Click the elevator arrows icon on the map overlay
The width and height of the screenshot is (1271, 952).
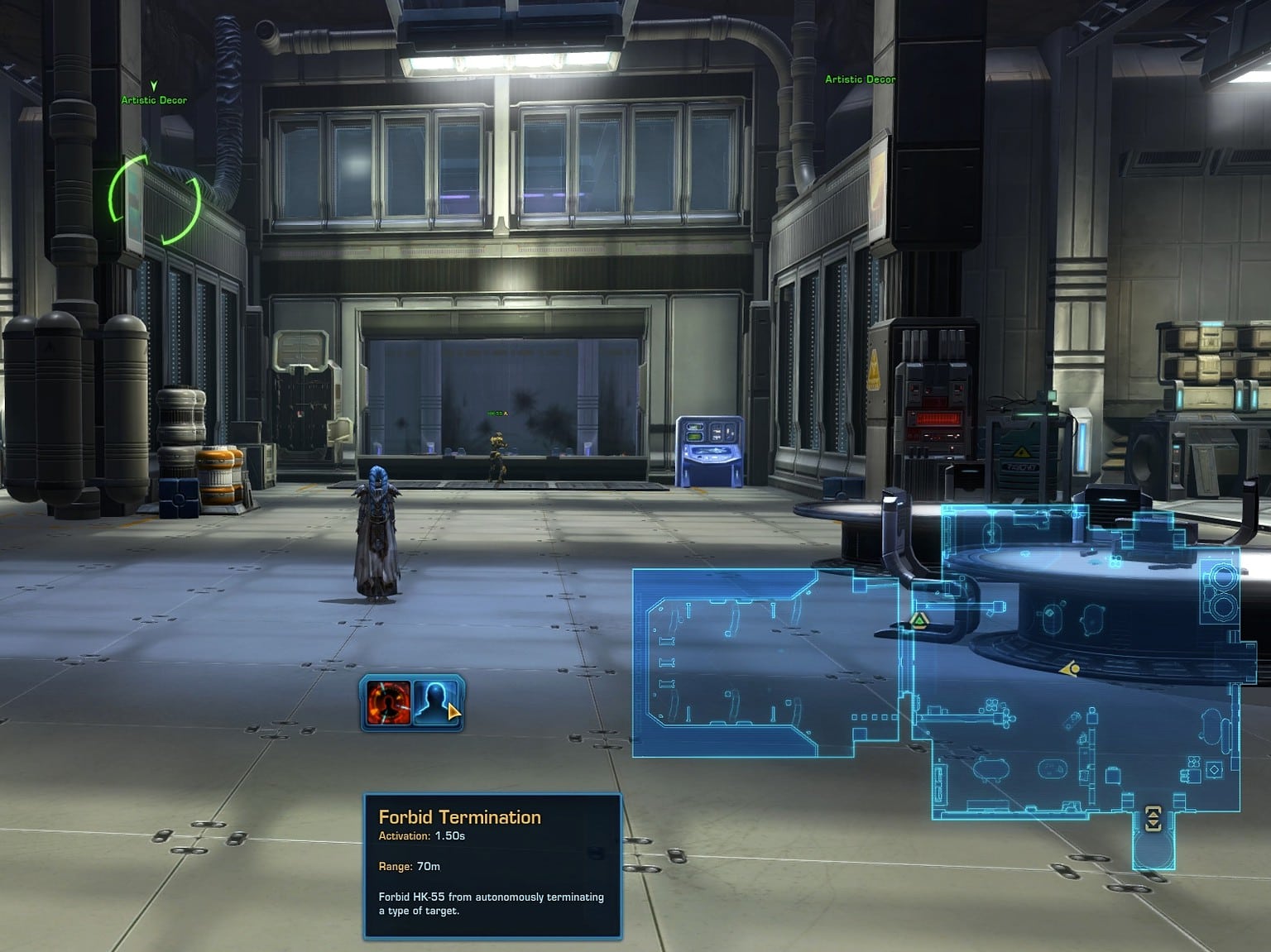click(1153, 819)
